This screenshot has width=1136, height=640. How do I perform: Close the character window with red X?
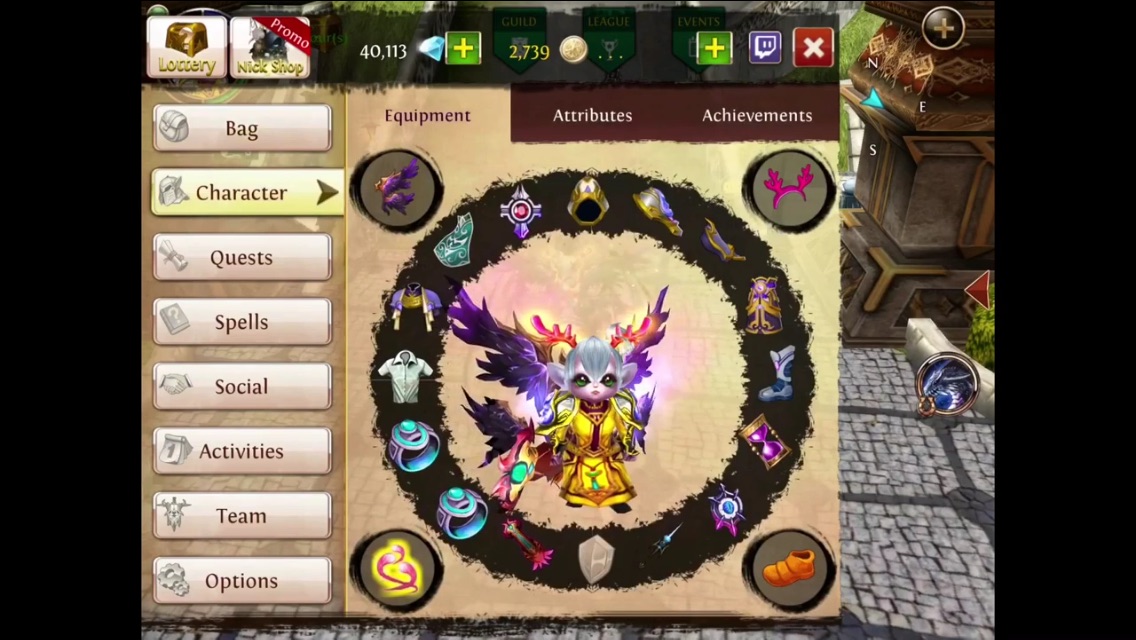[x=813, y=47]
